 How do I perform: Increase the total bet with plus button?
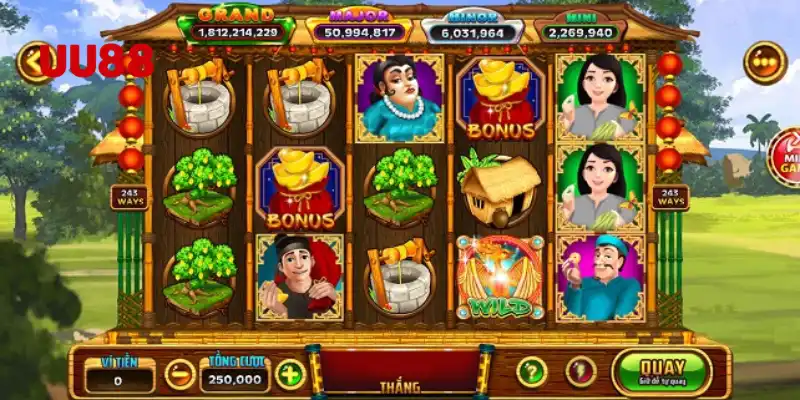(x=290, y=375)
